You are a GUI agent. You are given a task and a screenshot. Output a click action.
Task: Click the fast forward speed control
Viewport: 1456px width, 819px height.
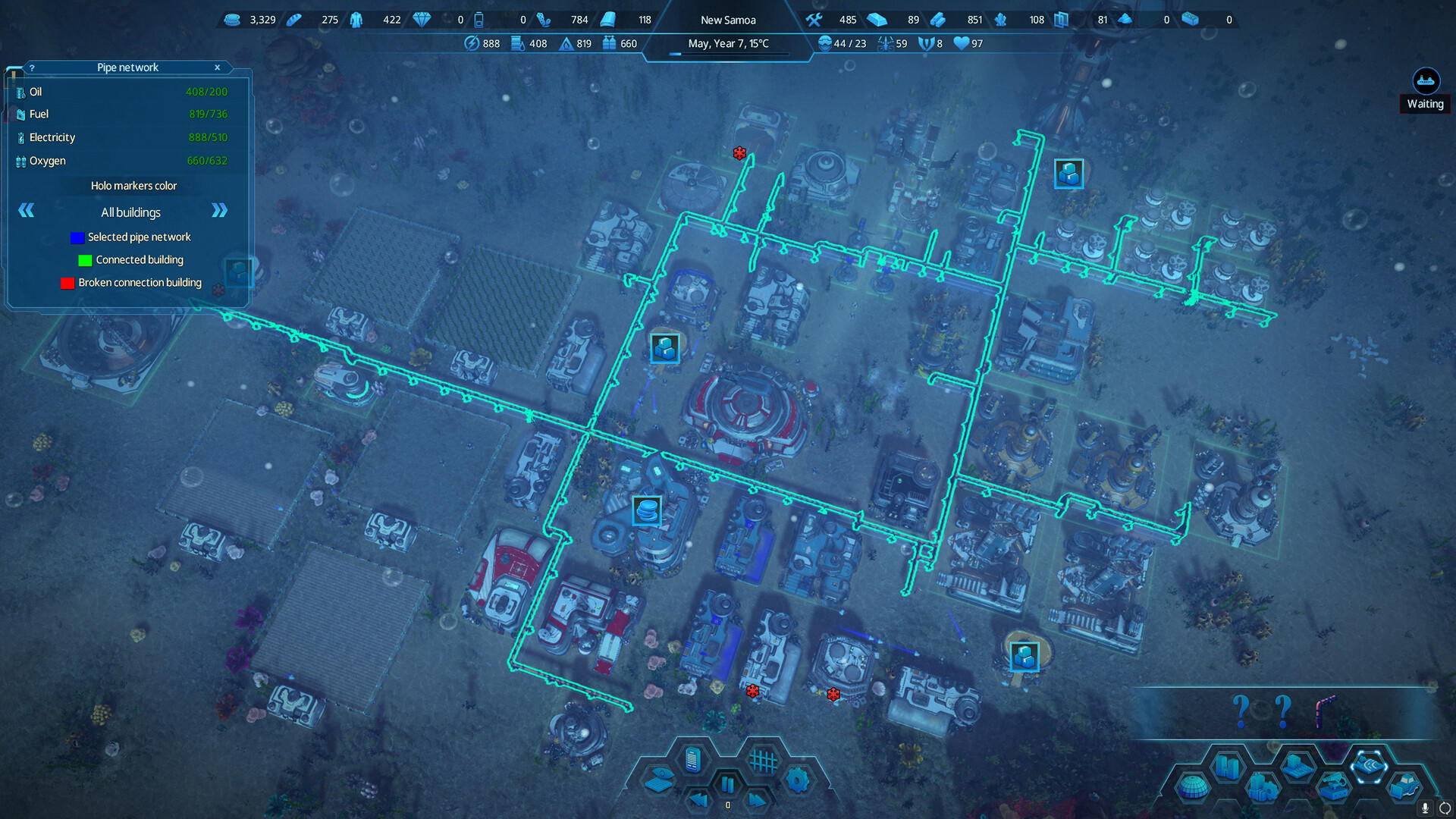tap(757, 801)
